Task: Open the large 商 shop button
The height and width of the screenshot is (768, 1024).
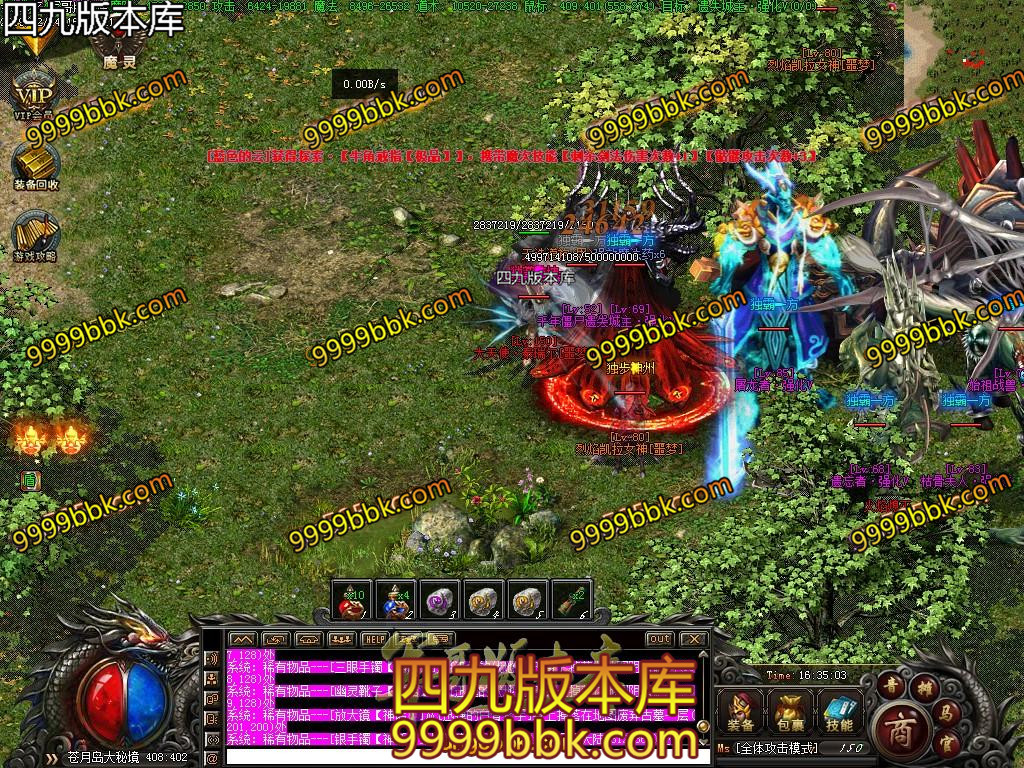Action: click(x=905, y=725)
